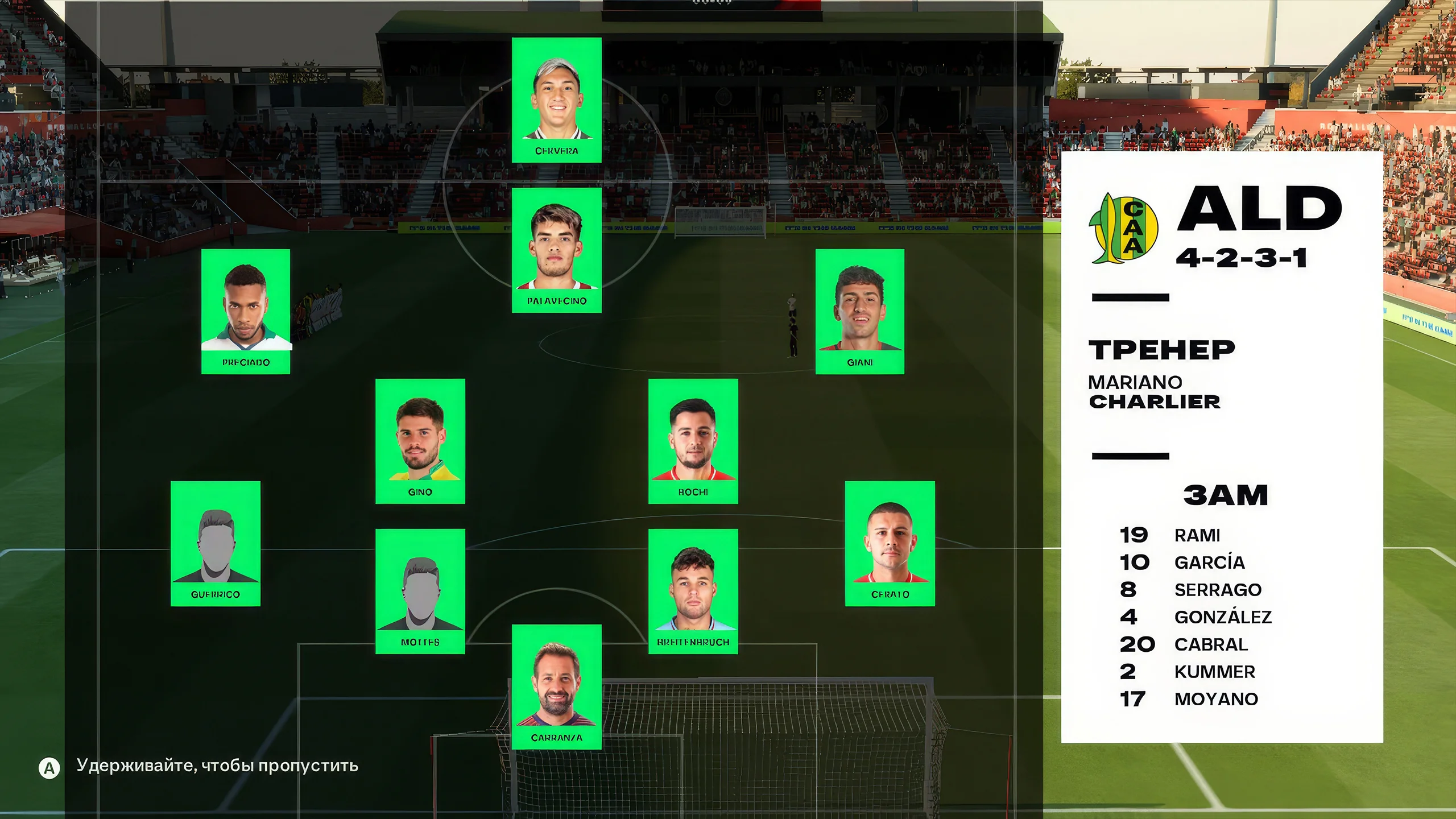Click the Cerato player card
The height and width of the screenshot is (819, 1456).
pos(890,544)
